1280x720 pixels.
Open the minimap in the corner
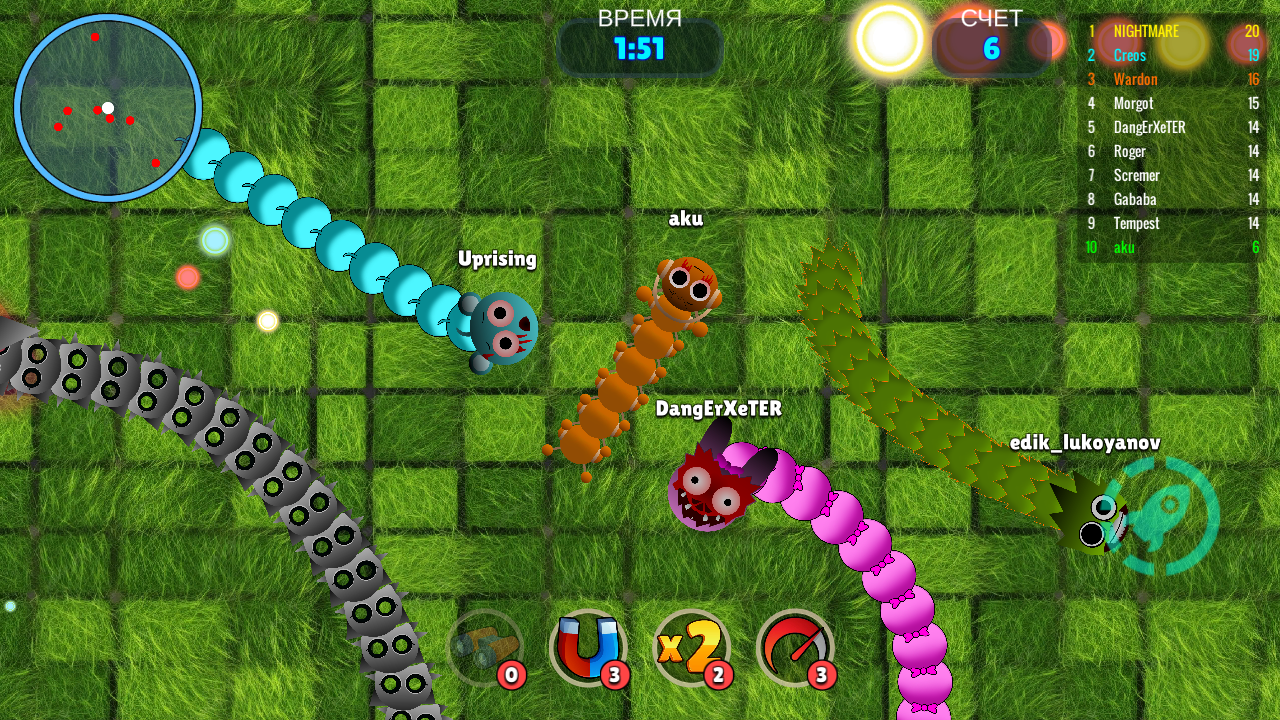tap(110, 105)
